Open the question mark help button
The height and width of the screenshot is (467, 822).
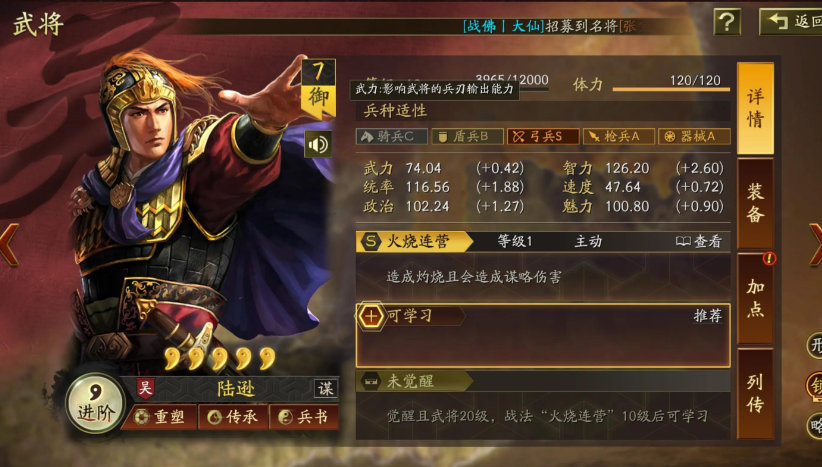727,21
